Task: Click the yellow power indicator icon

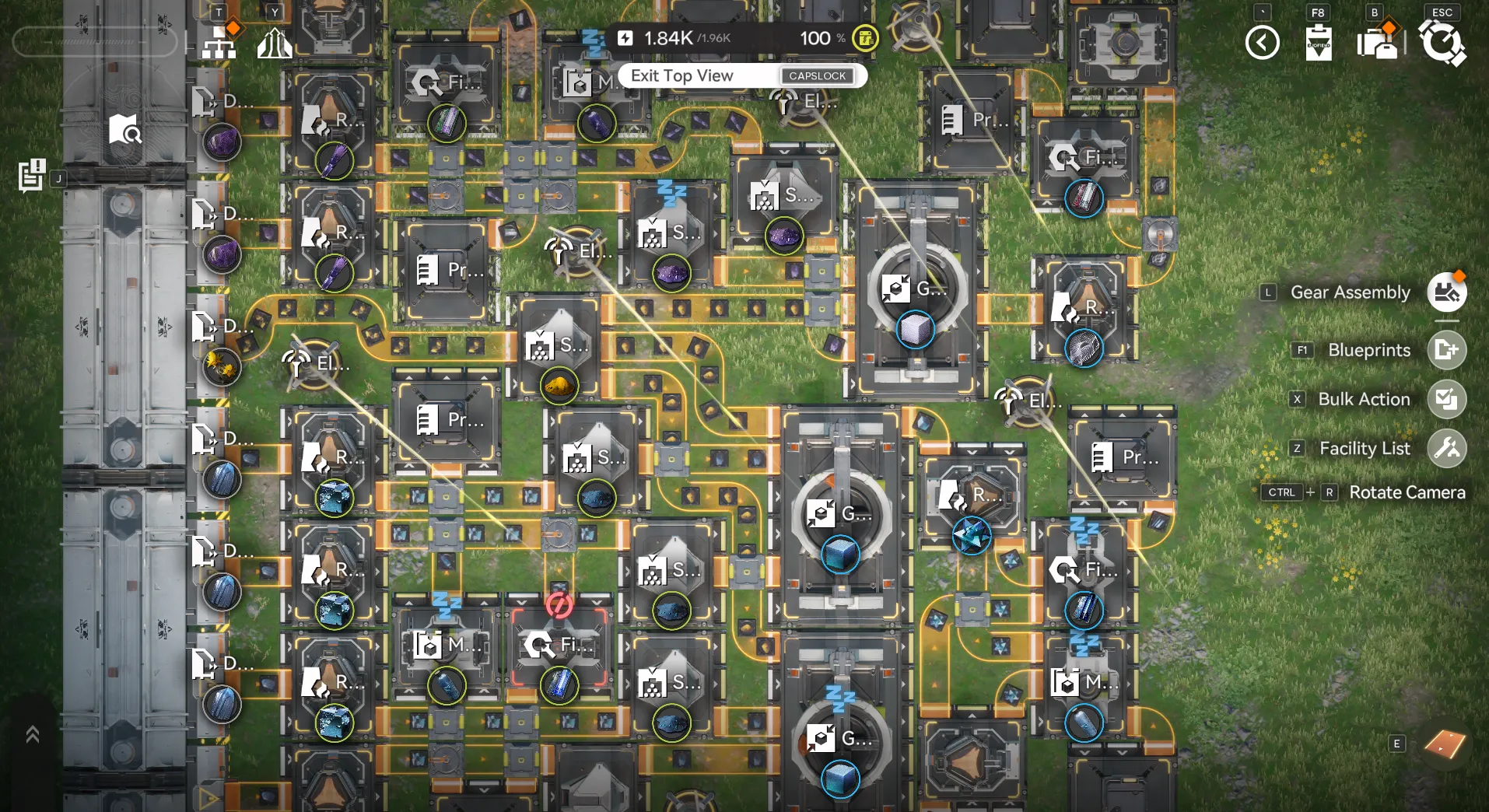Action: (x=865, y=38)
